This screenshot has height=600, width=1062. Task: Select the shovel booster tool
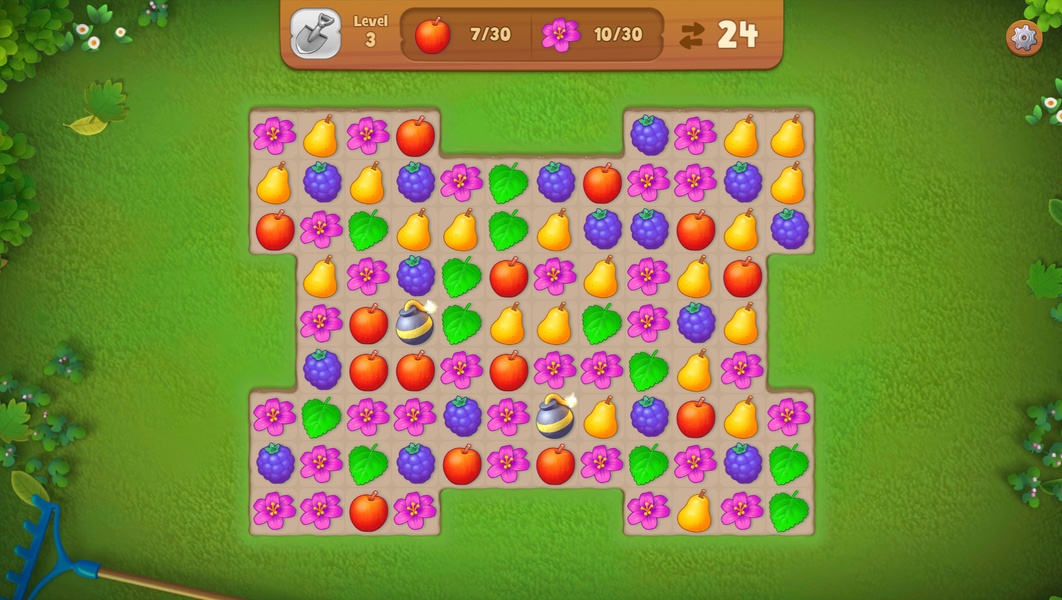click(x=315, y=34)
